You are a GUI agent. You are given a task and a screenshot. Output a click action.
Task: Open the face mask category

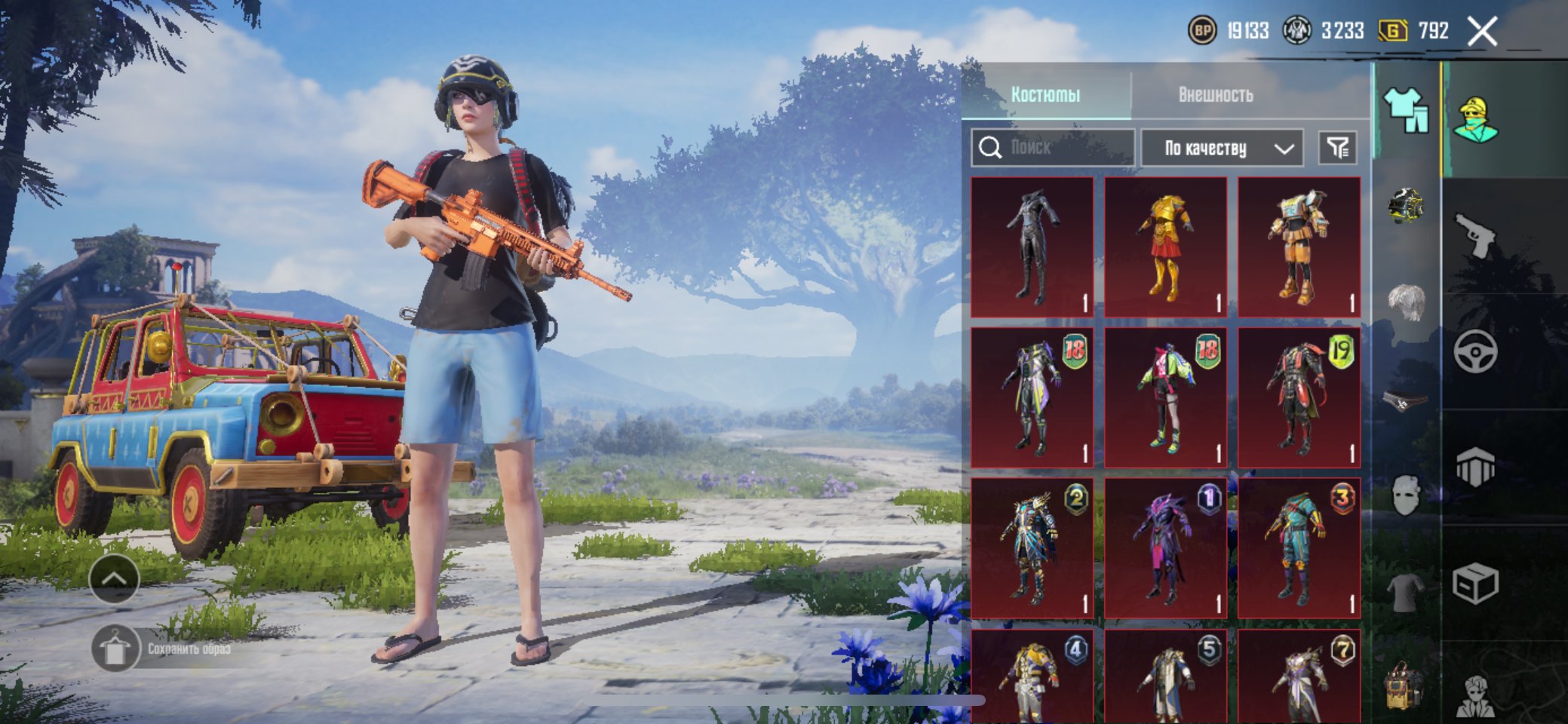click(1406, 495)
